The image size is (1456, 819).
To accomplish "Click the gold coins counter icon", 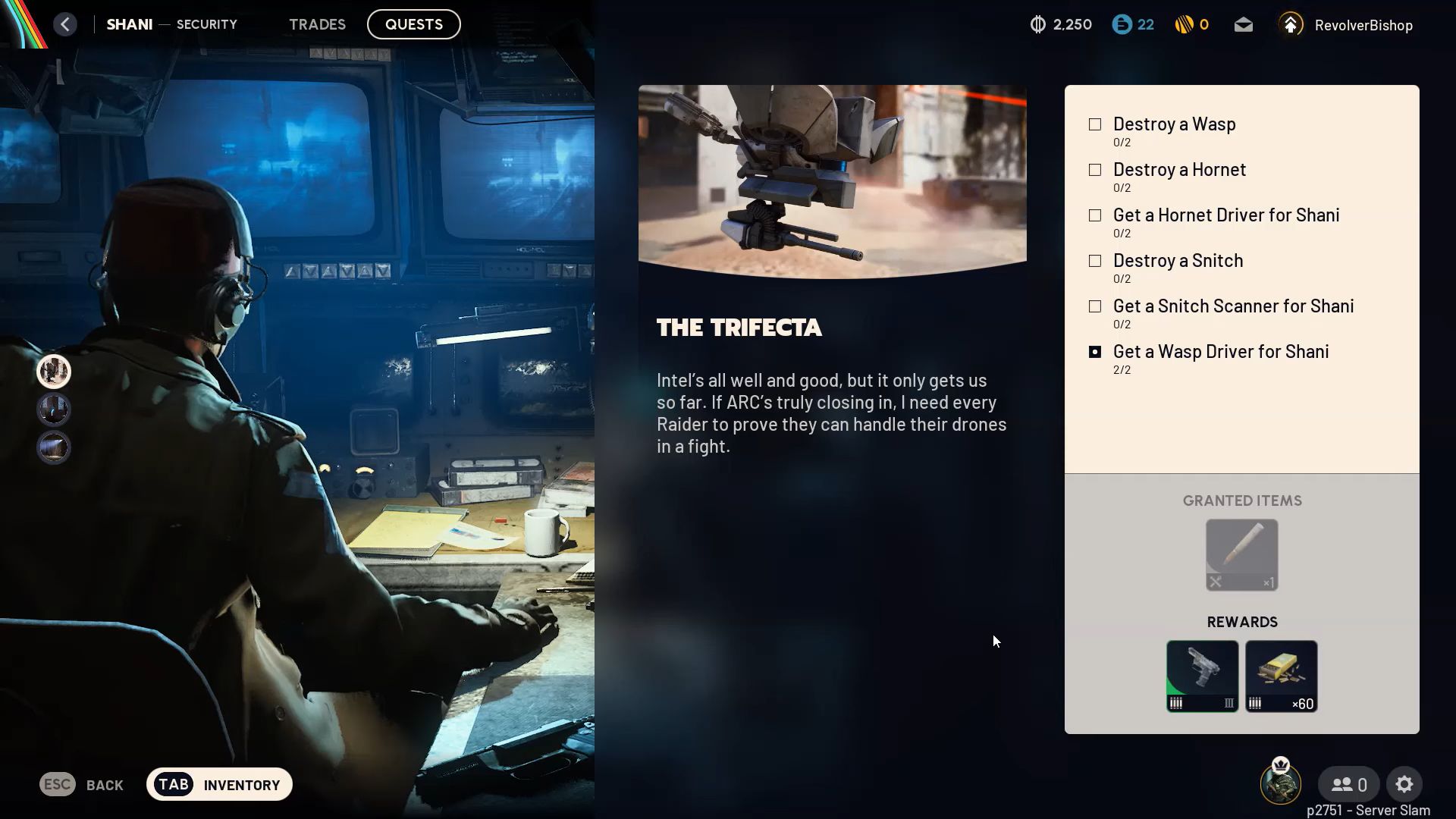I will (1183, 24).
